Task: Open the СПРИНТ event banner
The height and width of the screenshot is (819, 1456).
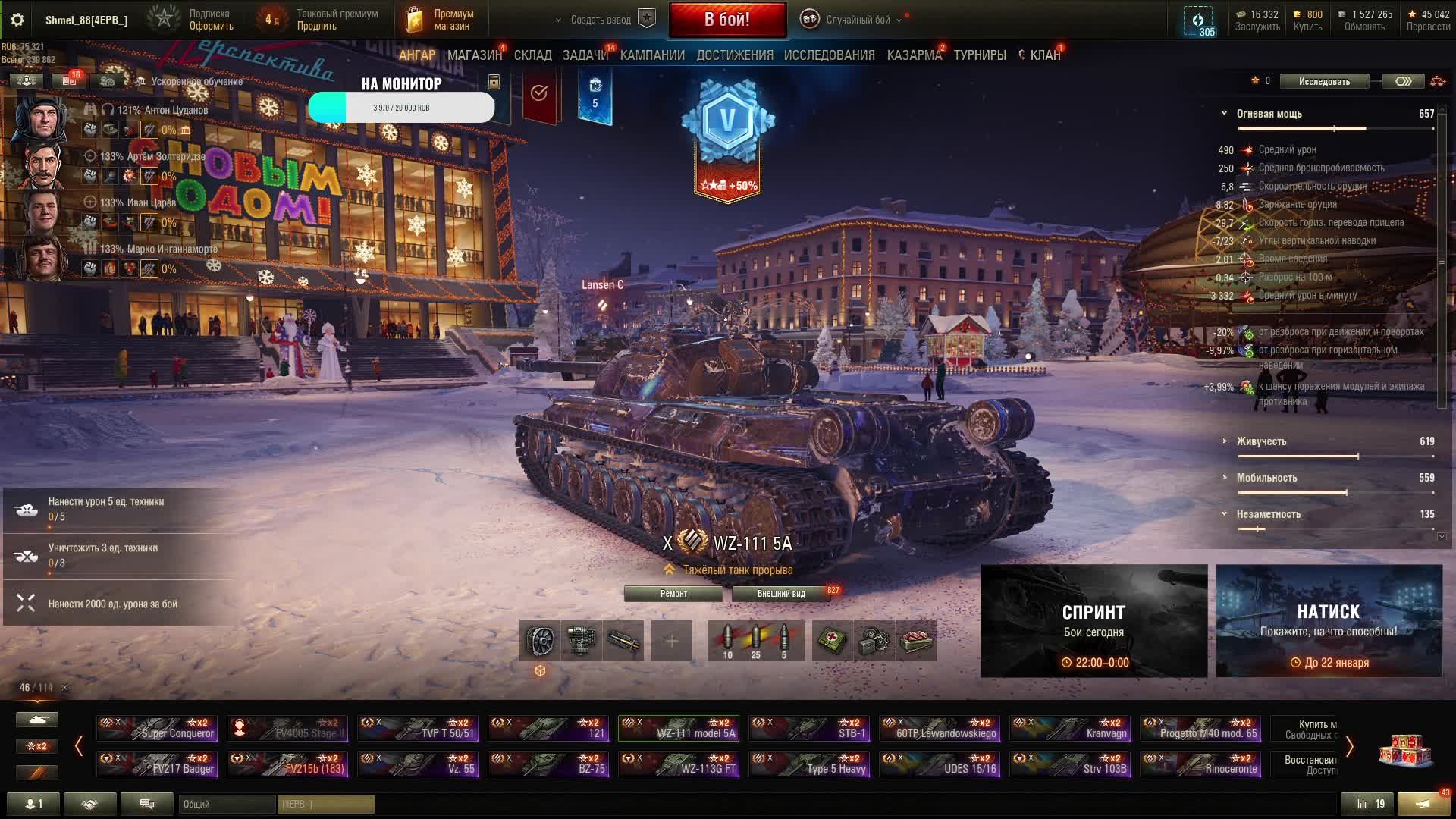Action: (x=1094, y=620)
